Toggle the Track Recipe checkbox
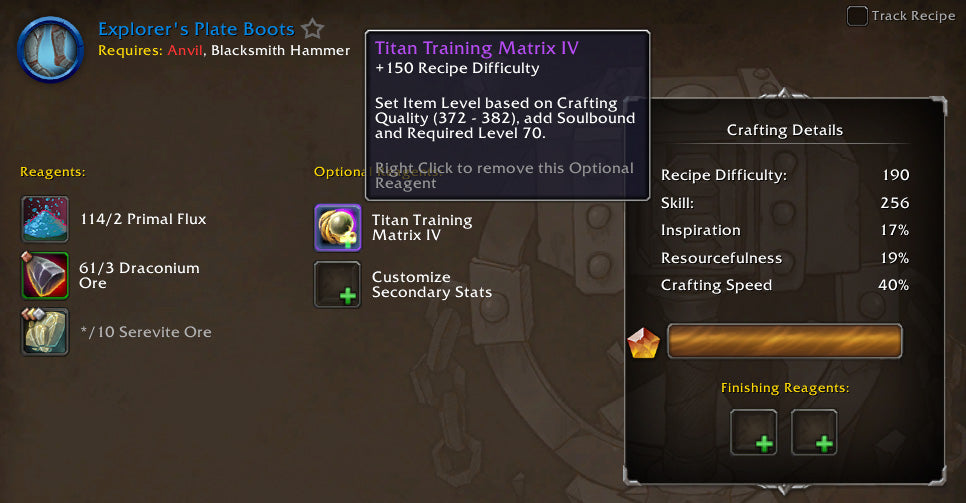Image resolution: width=966 pixels, height=503 pixels. point(857,16)
